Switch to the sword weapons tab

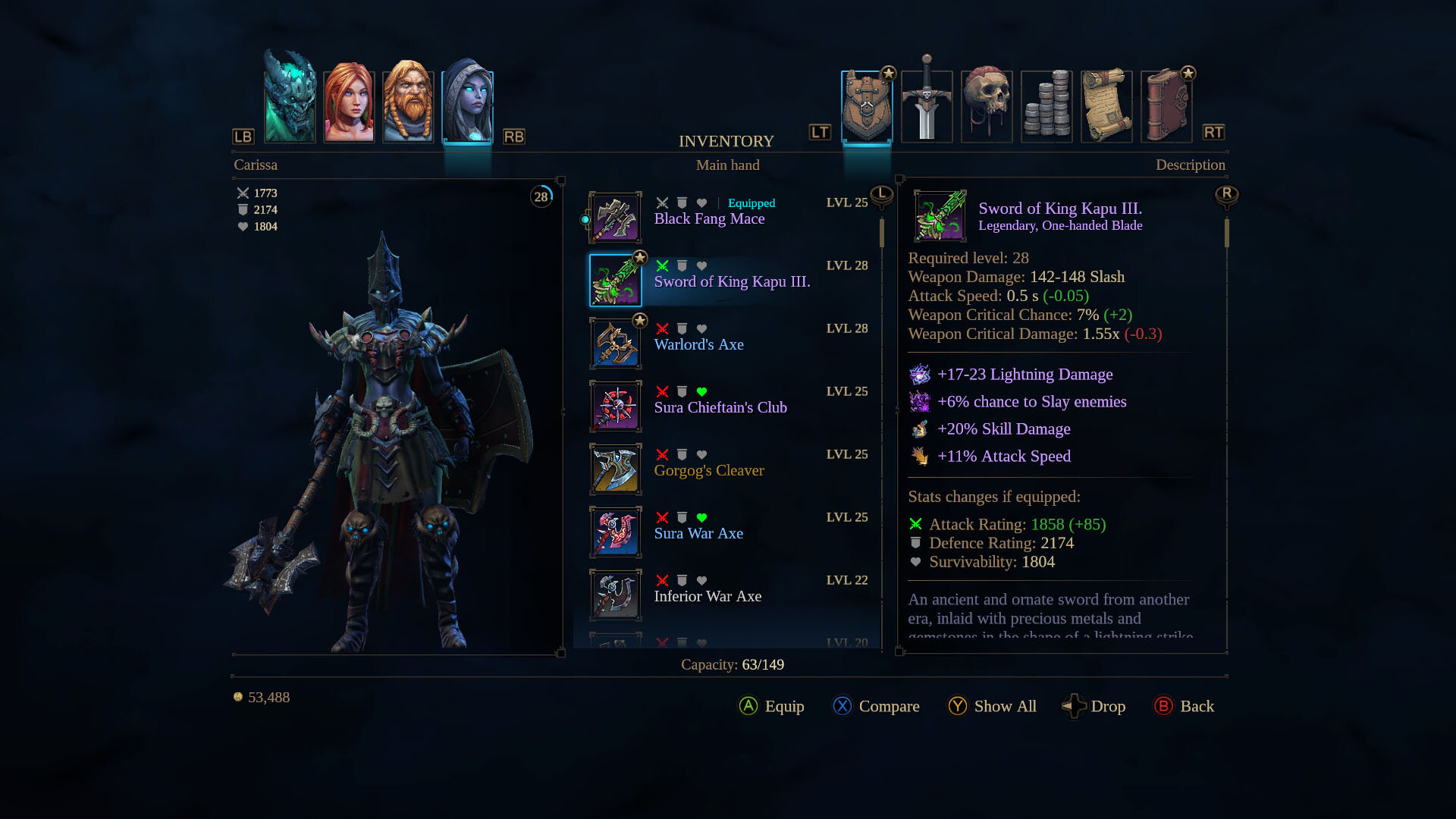coord(927,105)
